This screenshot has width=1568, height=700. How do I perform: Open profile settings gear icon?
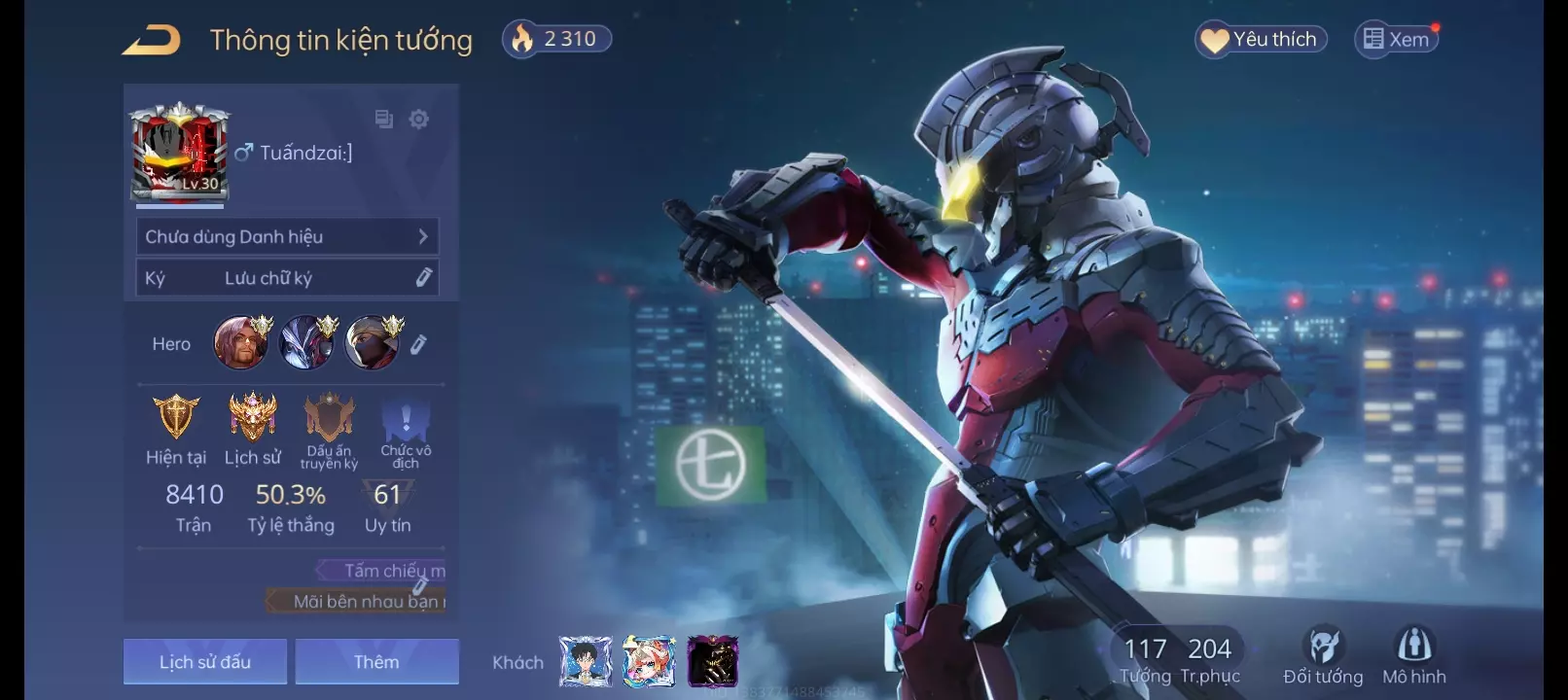tap(419, 120)
